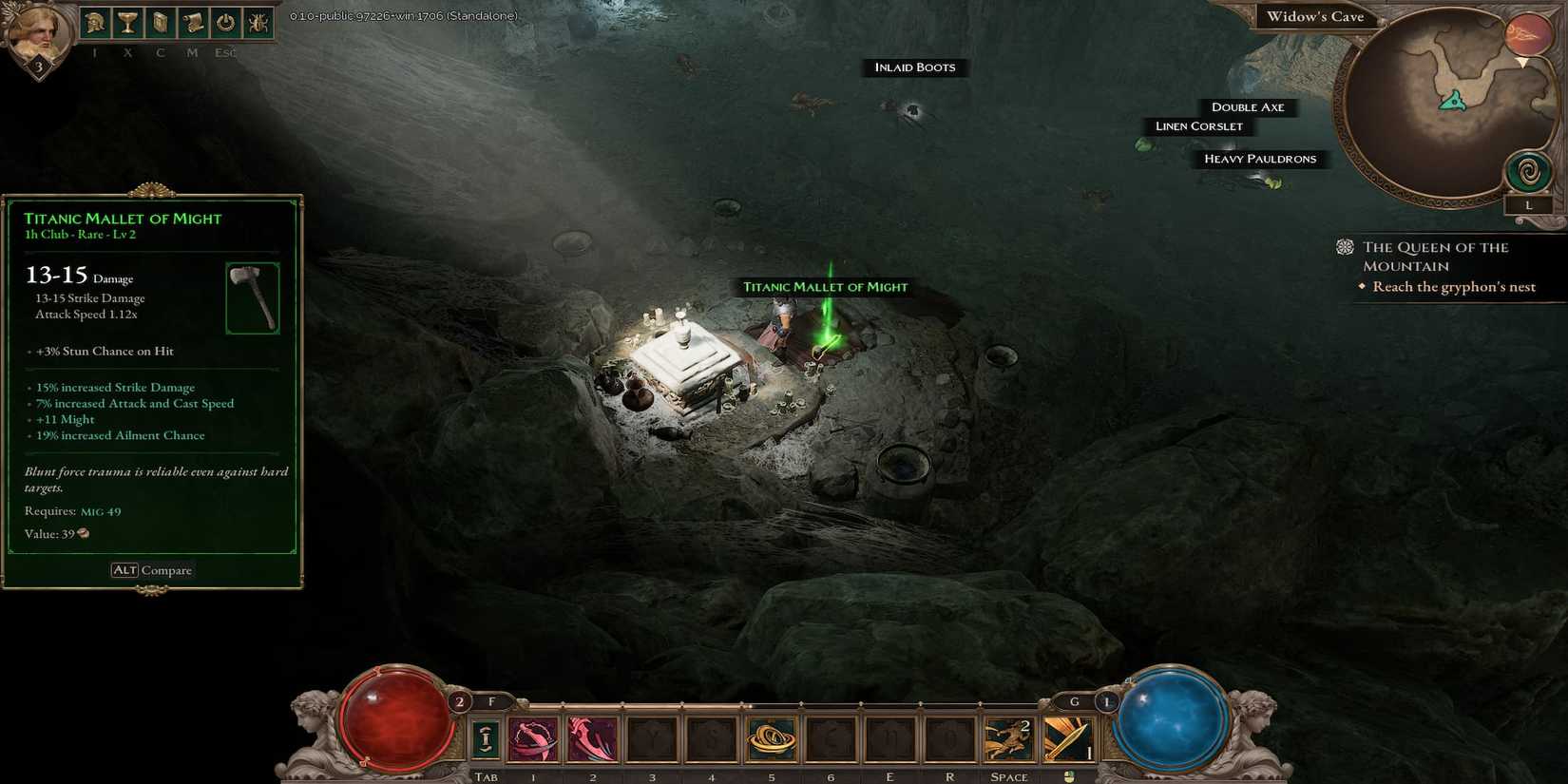Image resolution: width=1568 pixels, height=784 pixels.
Task: Toggle the minimap with the L button
Action: point(1530,204)
